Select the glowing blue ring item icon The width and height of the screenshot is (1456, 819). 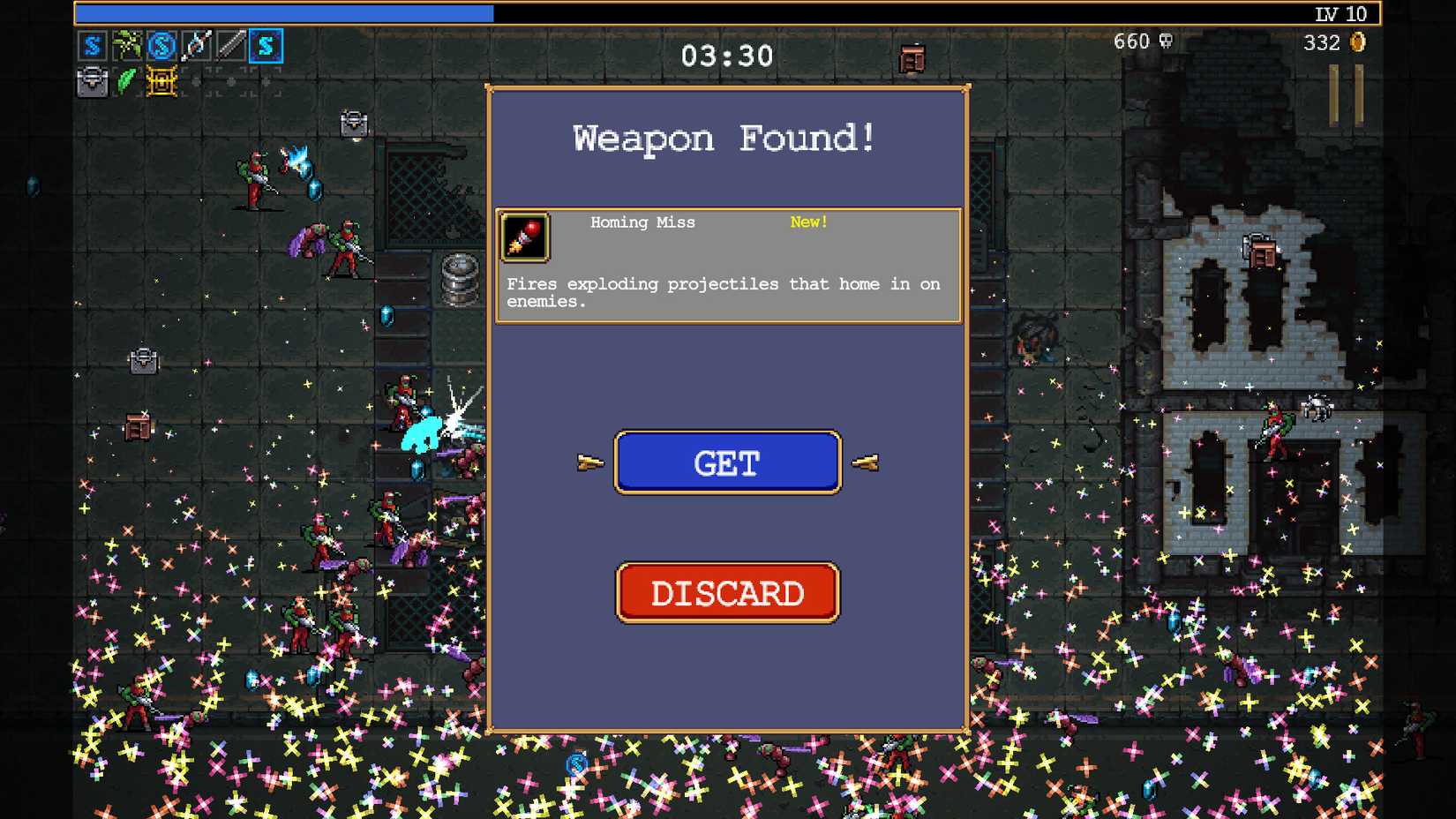click(161, 46)
